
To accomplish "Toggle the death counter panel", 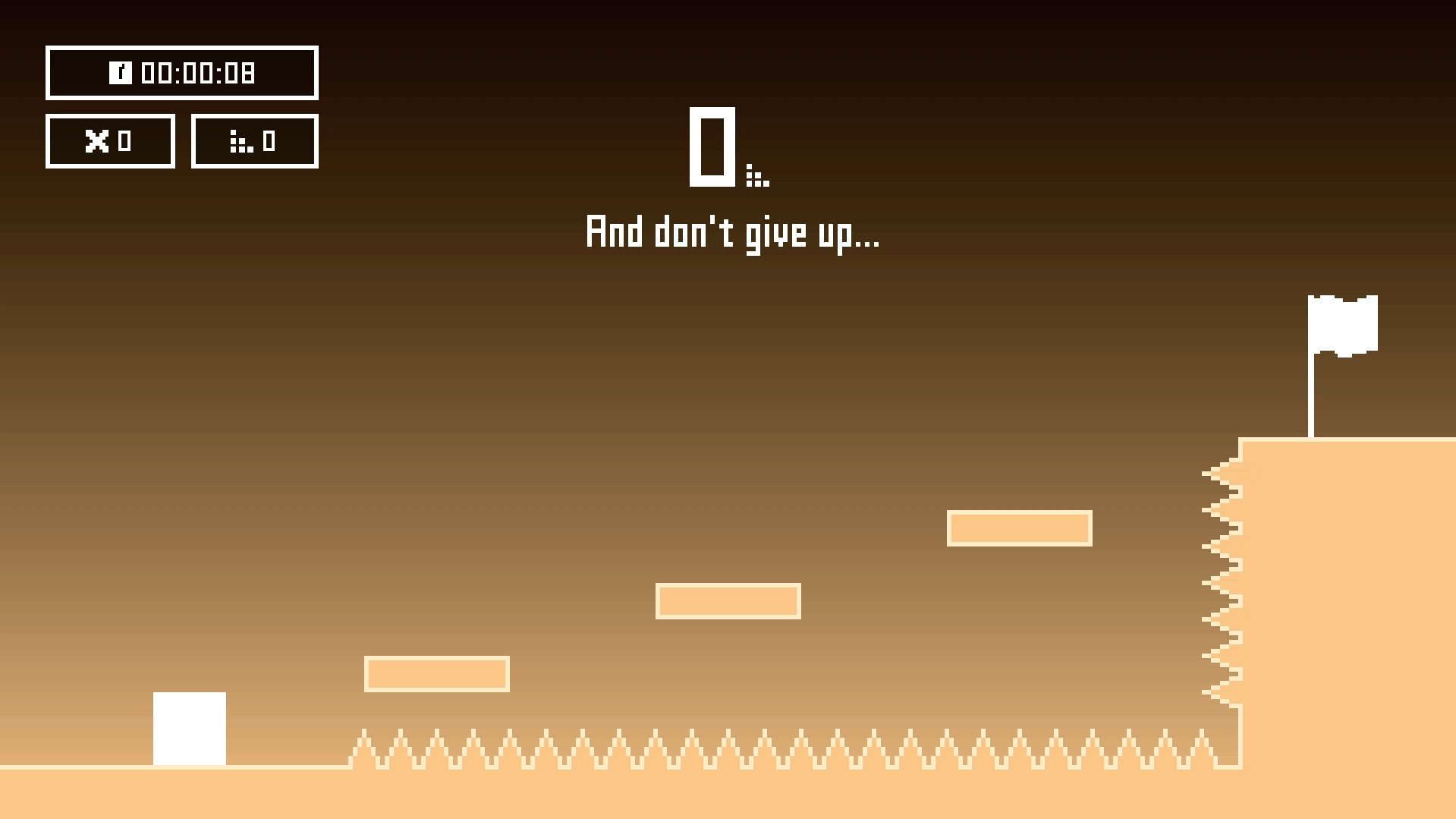I will (110, 140).
